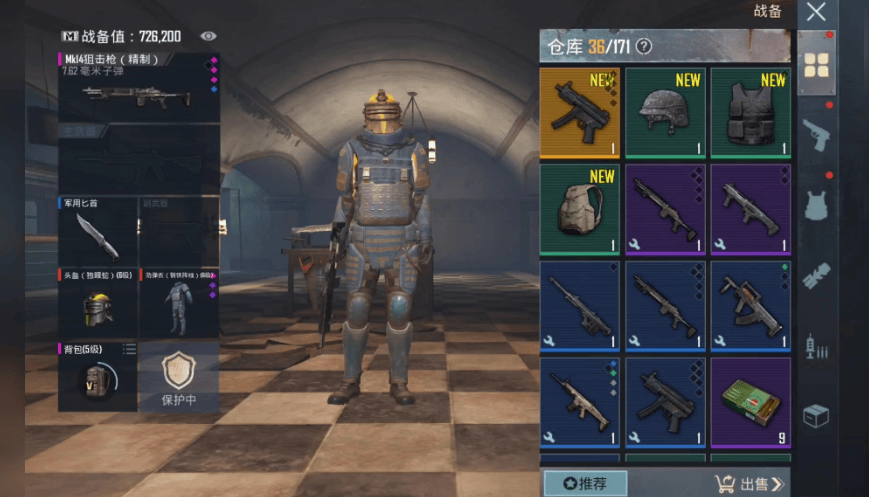Toggle the eye icon beside the gear value

[x=208, y=36]
